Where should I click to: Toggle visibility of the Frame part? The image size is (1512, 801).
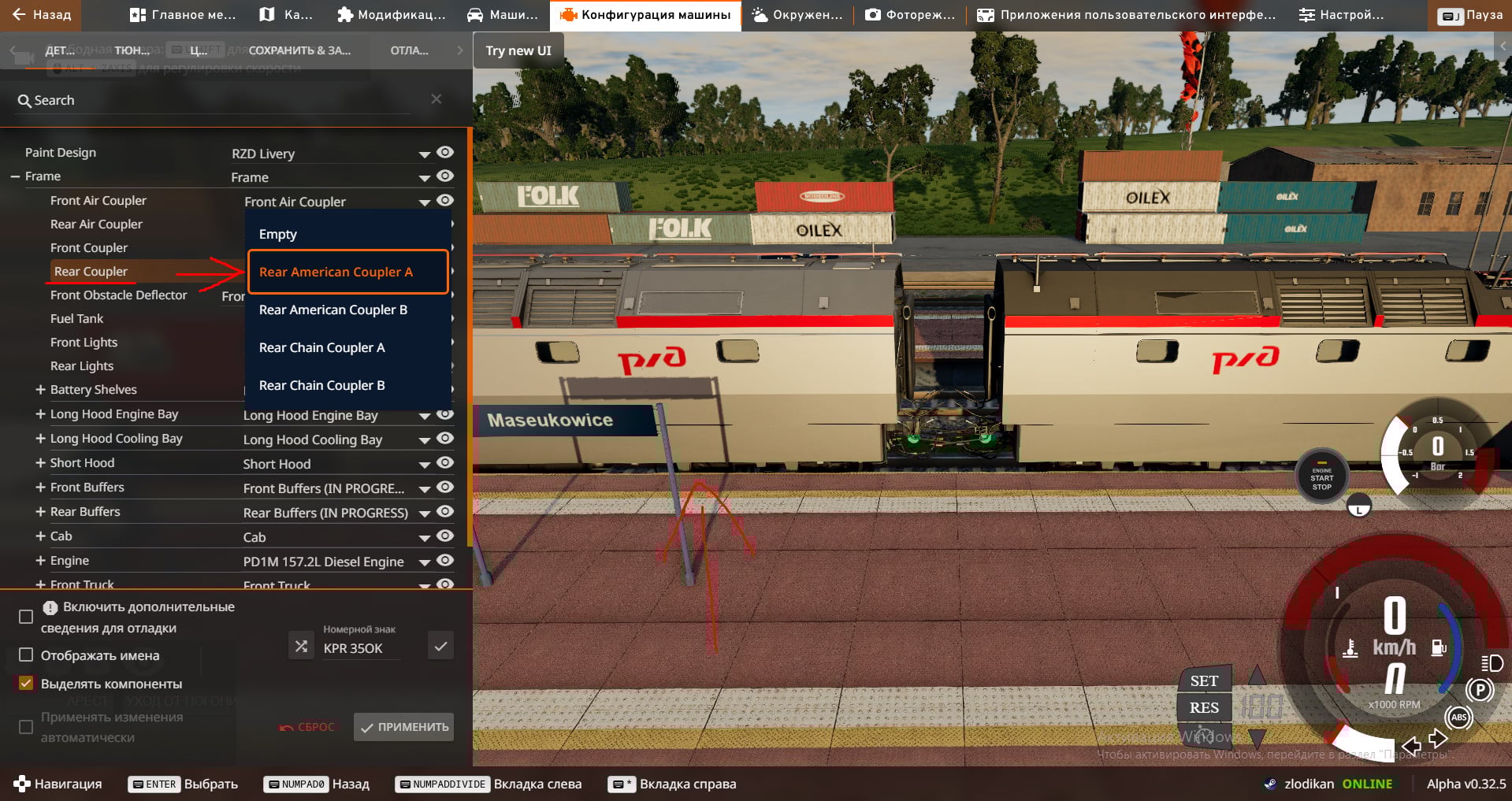(445, 176)
